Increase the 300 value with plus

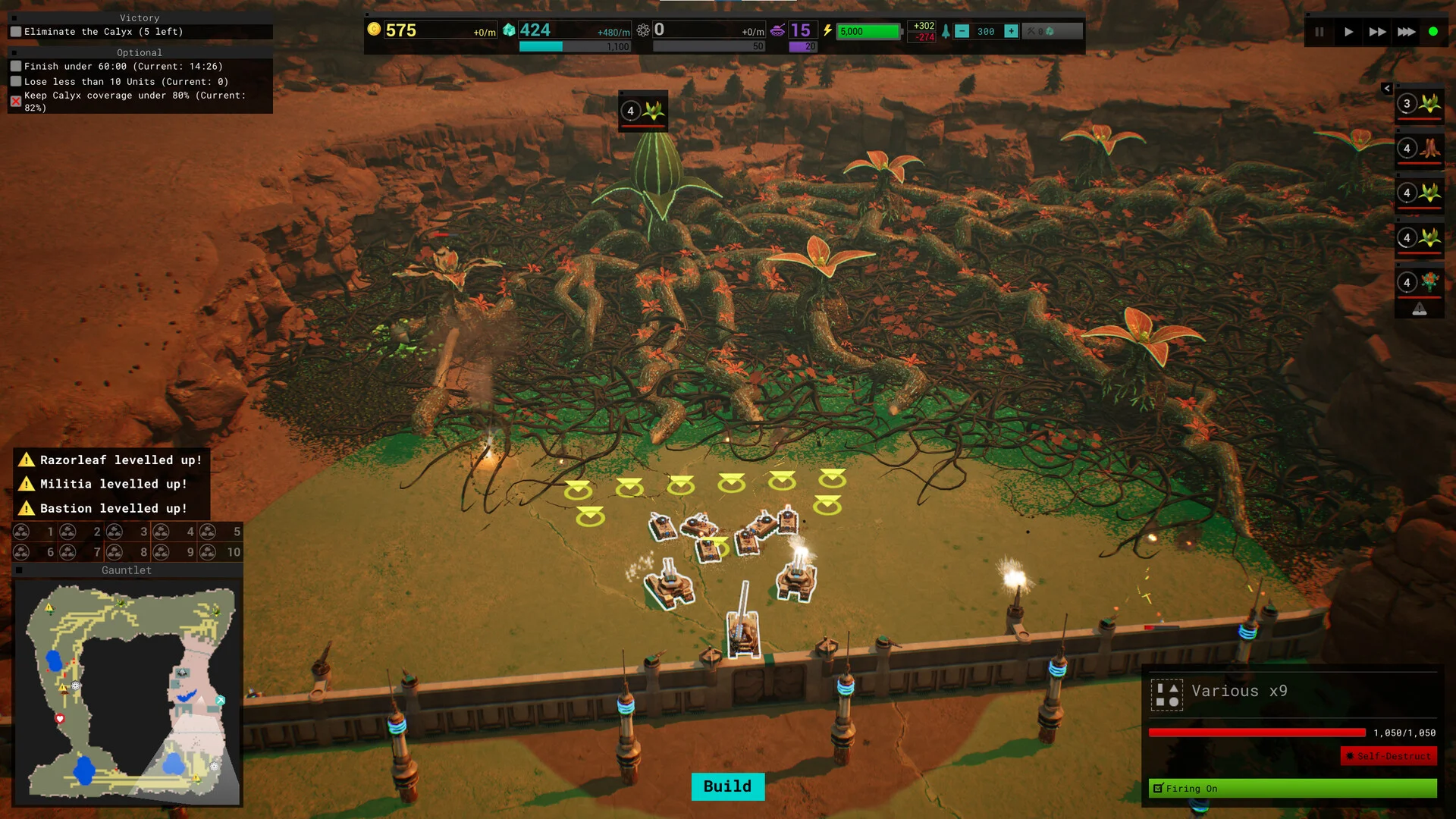pyautogui.click(x=1011, y=31)
